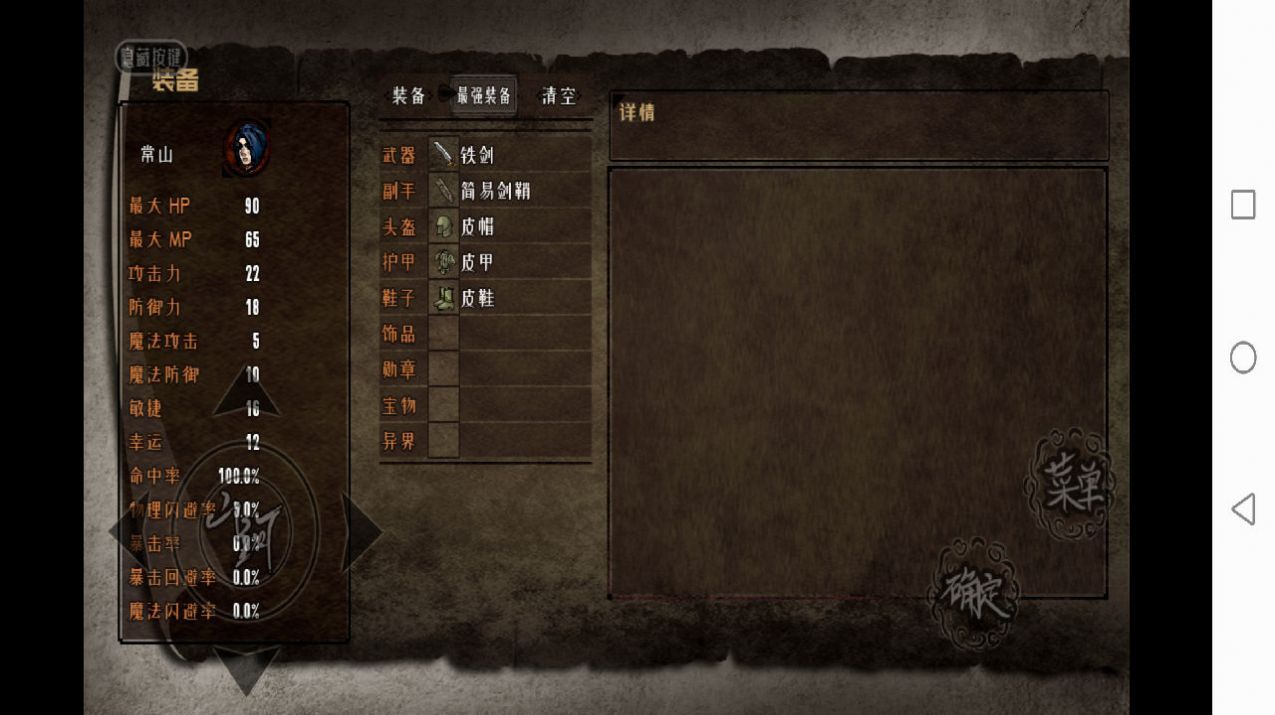Image resolution: width=1275 pixels, height=715 pixels.
Task: Select the 皮鞋 shoes slot
Action: click(x=510, y=299)
